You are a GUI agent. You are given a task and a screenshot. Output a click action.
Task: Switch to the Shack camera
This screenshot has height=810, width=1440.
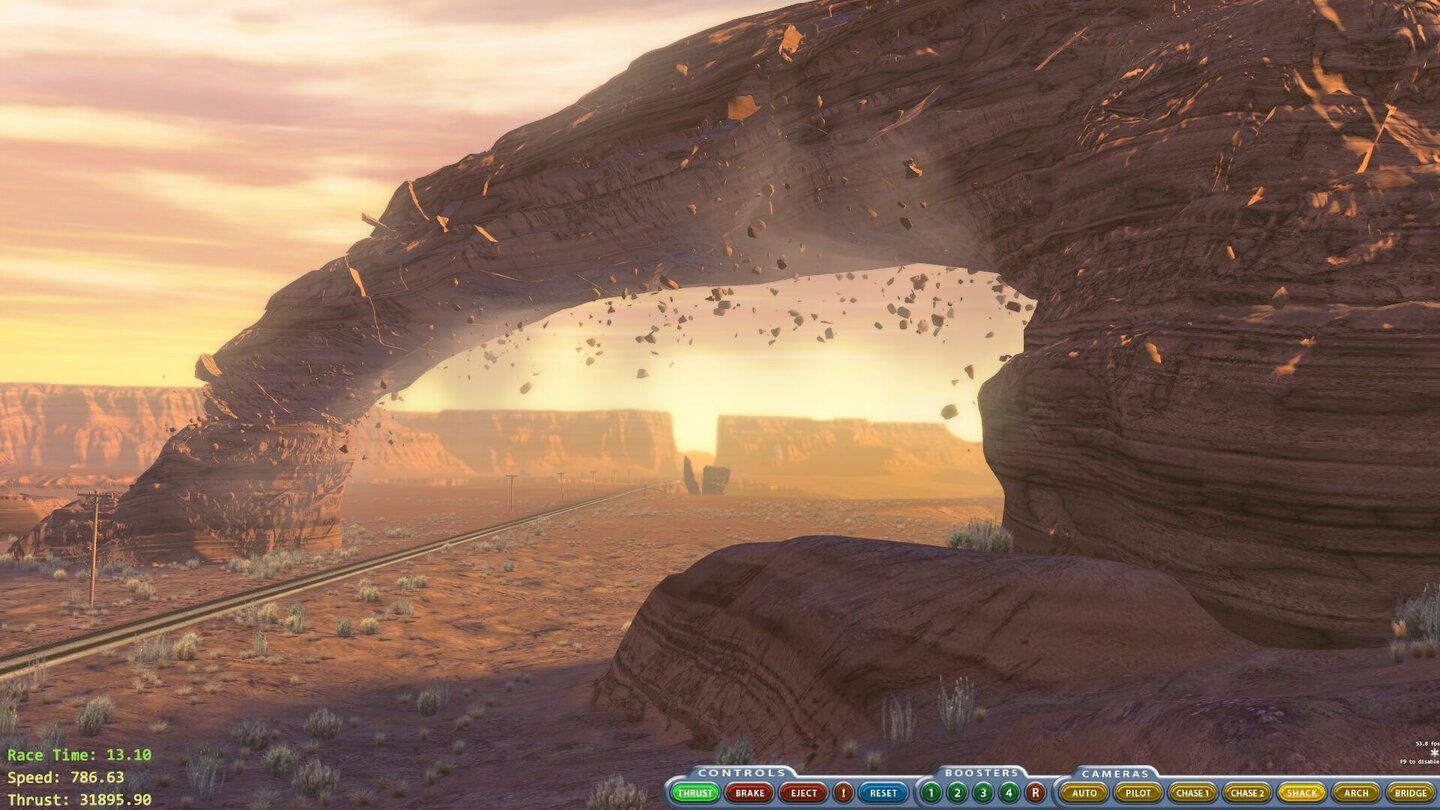1302,792
